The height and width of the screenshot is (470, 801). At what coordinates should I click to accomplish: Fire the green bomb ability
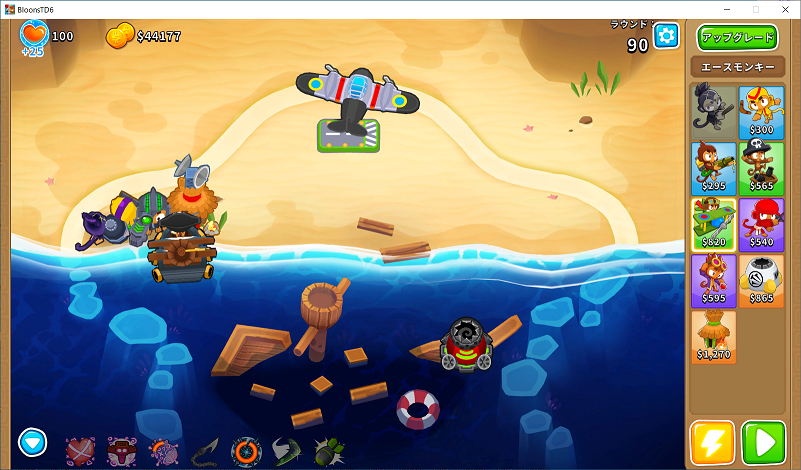[x=328, y=452]
